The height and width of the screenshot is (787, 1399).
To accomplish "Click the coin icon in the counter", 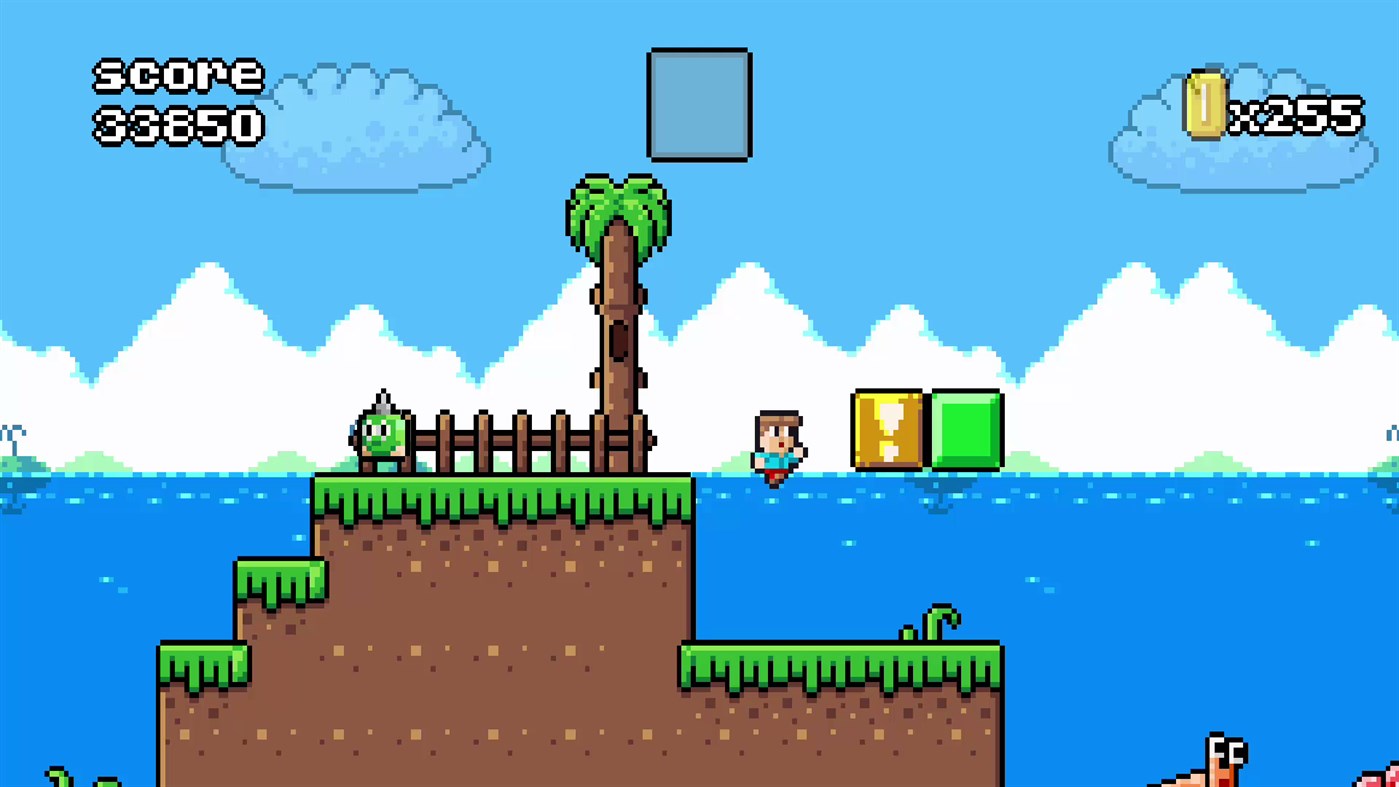I will 1204,105.
